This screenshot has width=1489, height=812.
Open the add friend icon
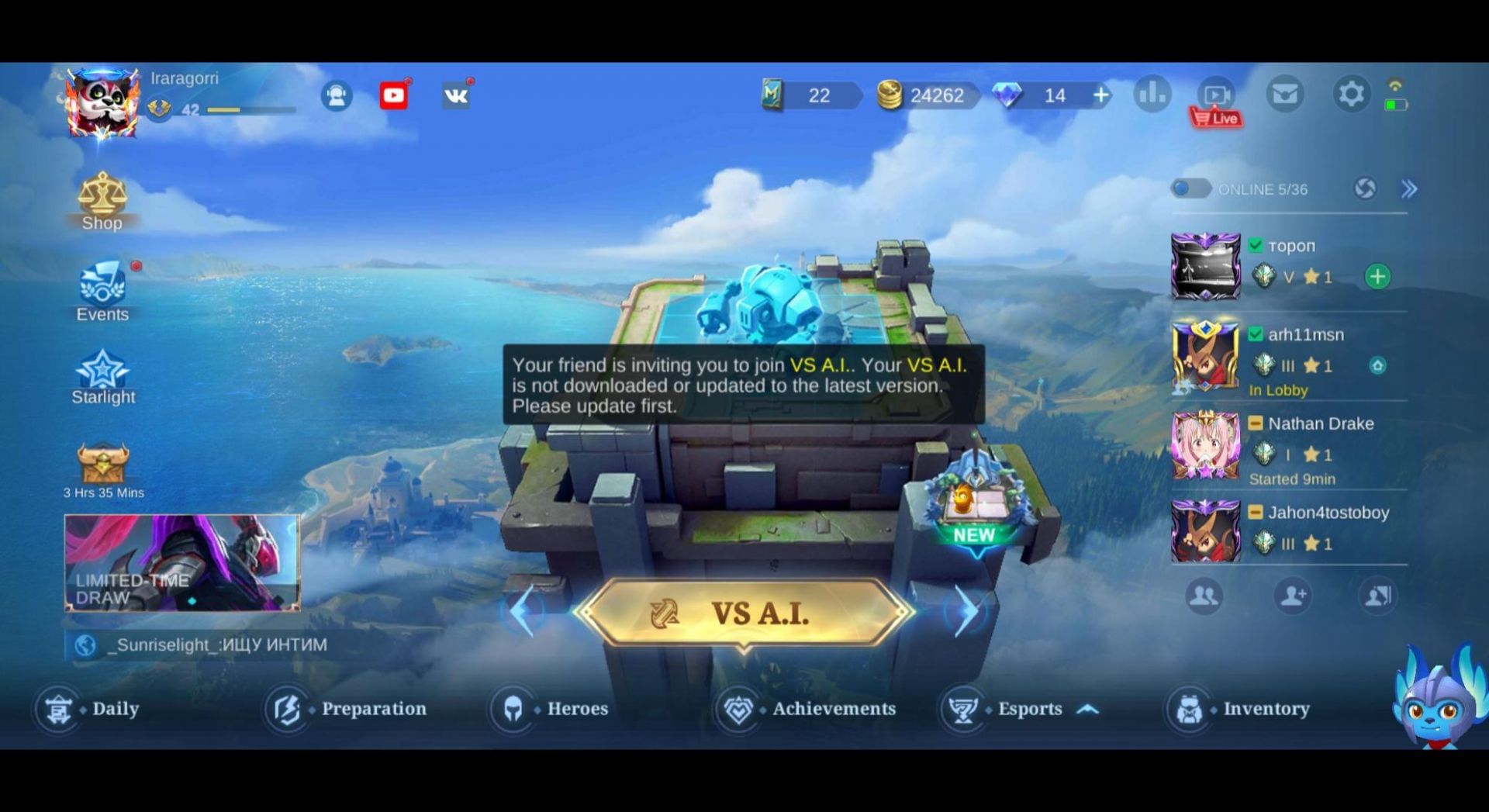point(1293,596)
